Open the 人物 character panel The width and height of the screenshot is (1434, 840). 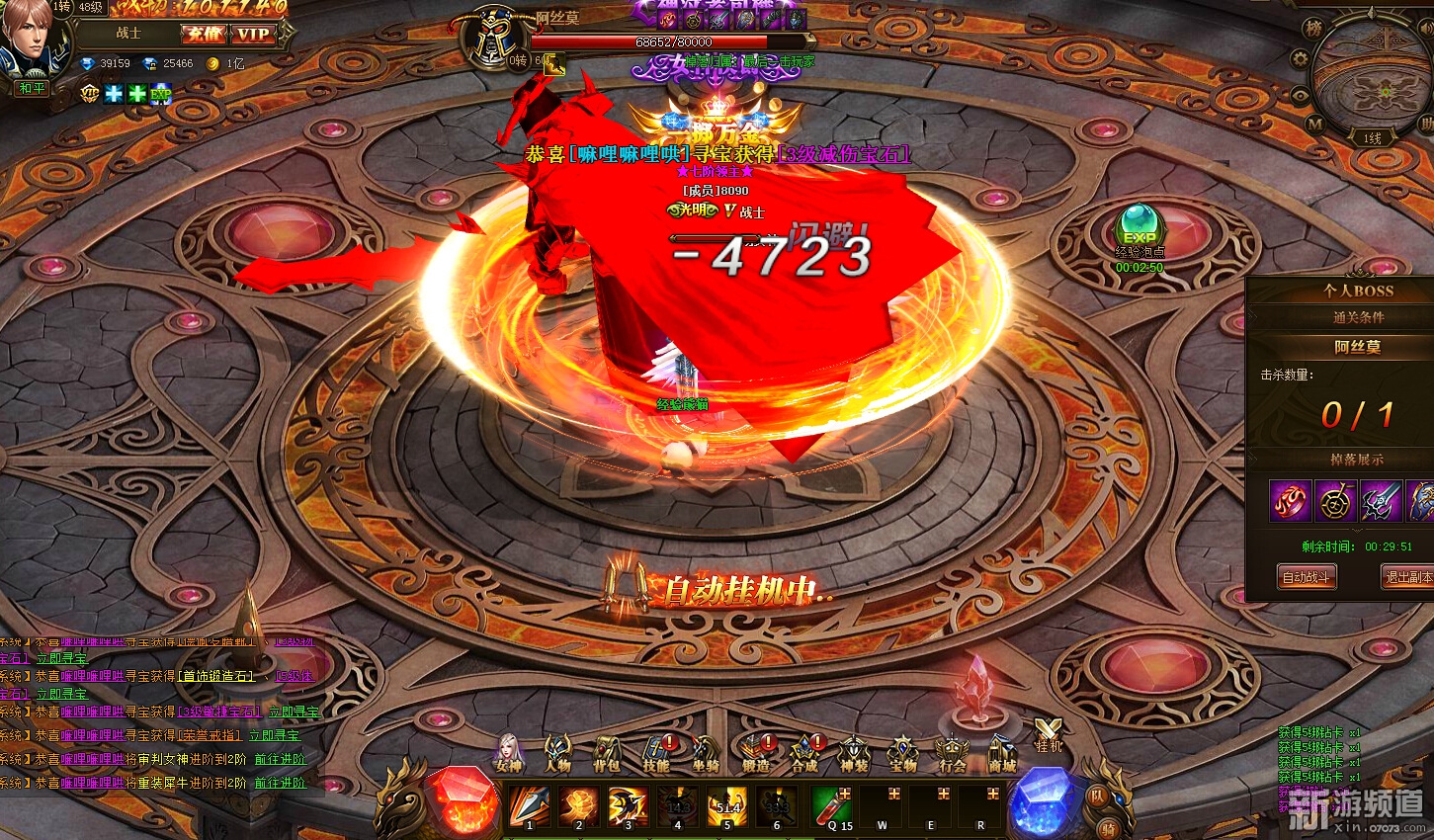click(x=557, y=753)
